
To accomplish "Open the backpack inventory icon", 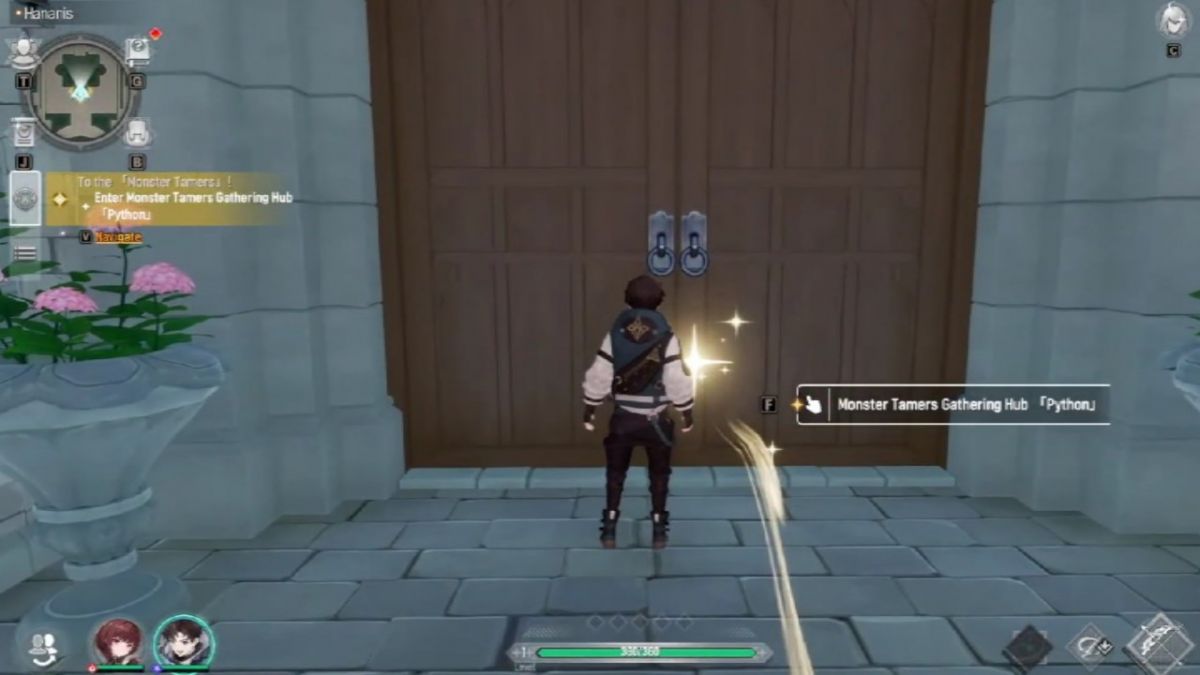I will coord(137,133).
